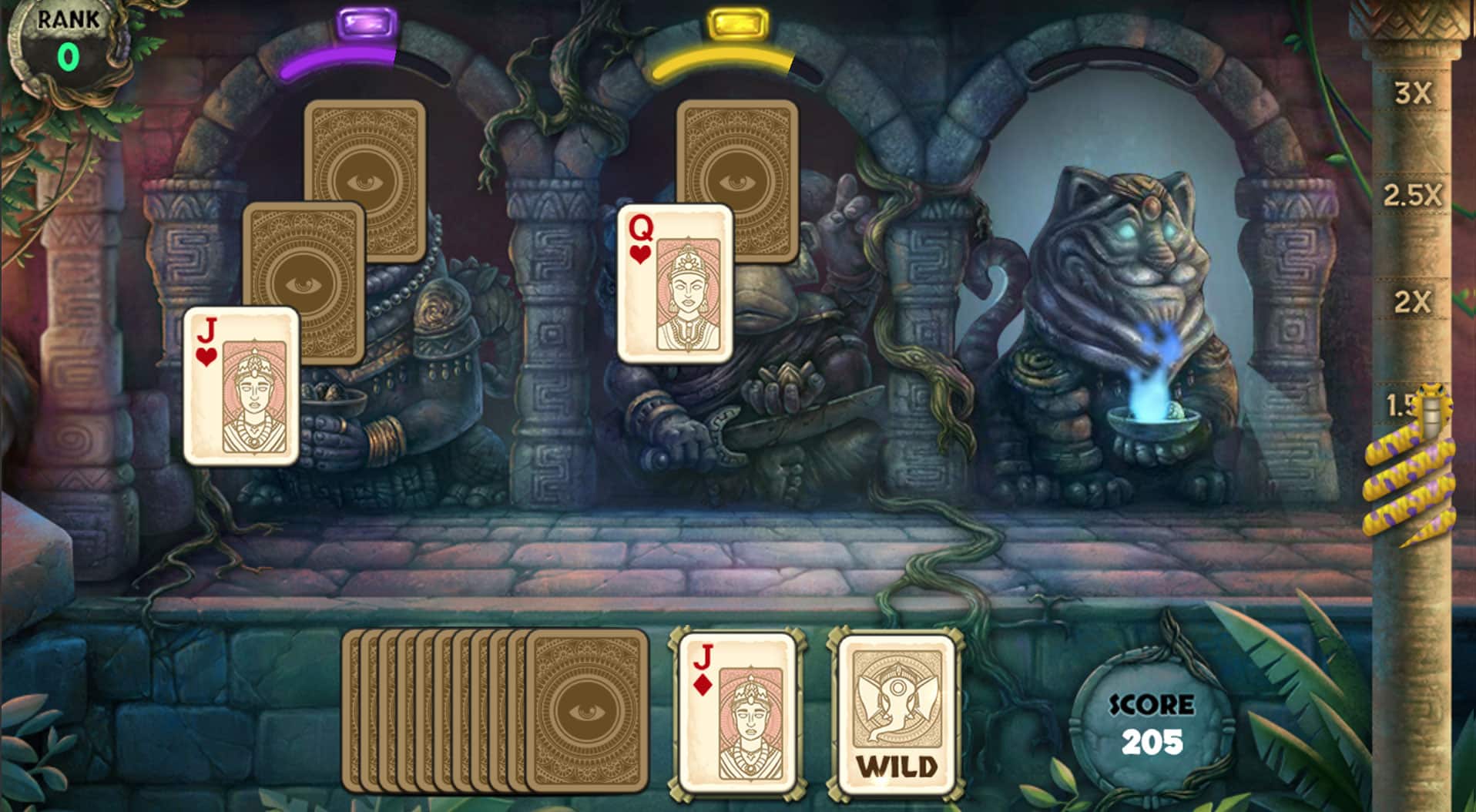The width and height of the screenshot is (1476, 812).
Task: Select the Queen of Hearts in the middle arch
Action: coord(676,285)
